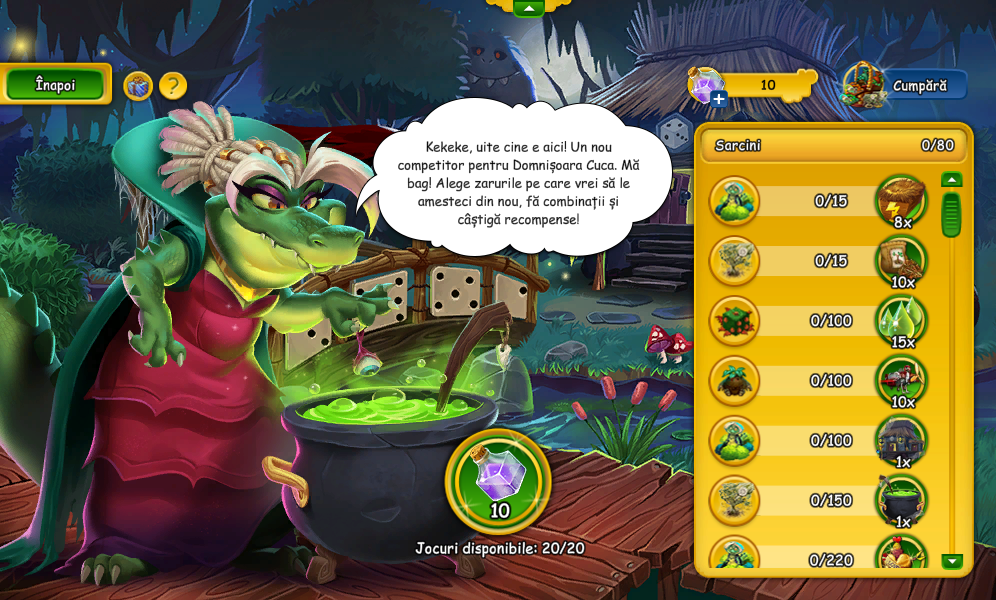Select the green droplets reward 15x
The image size is (996, 600).
901,321
